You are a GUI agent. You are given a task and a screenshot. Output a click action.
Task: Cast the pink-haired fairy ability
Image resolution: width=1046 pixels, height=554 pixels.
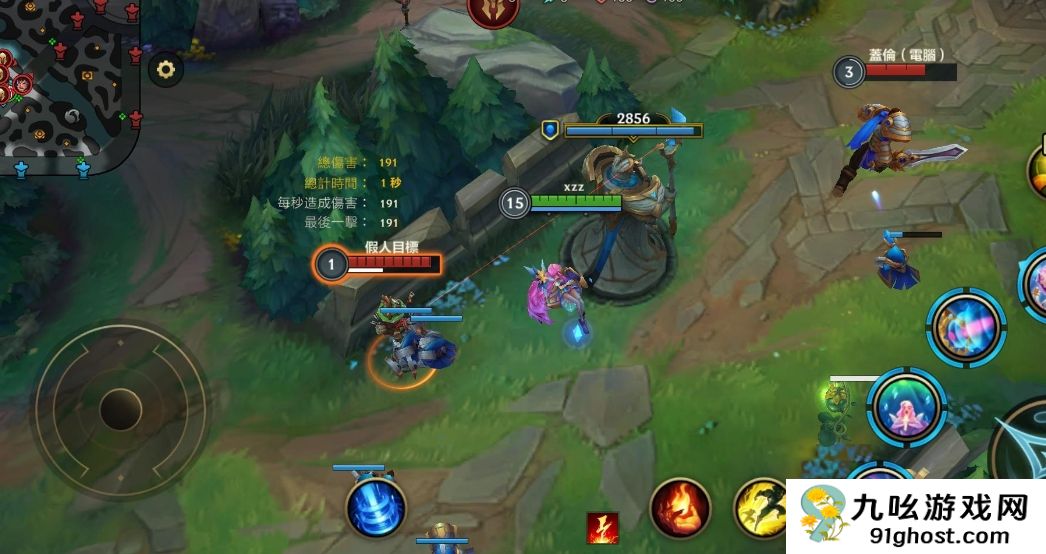(x=906, y=408)
